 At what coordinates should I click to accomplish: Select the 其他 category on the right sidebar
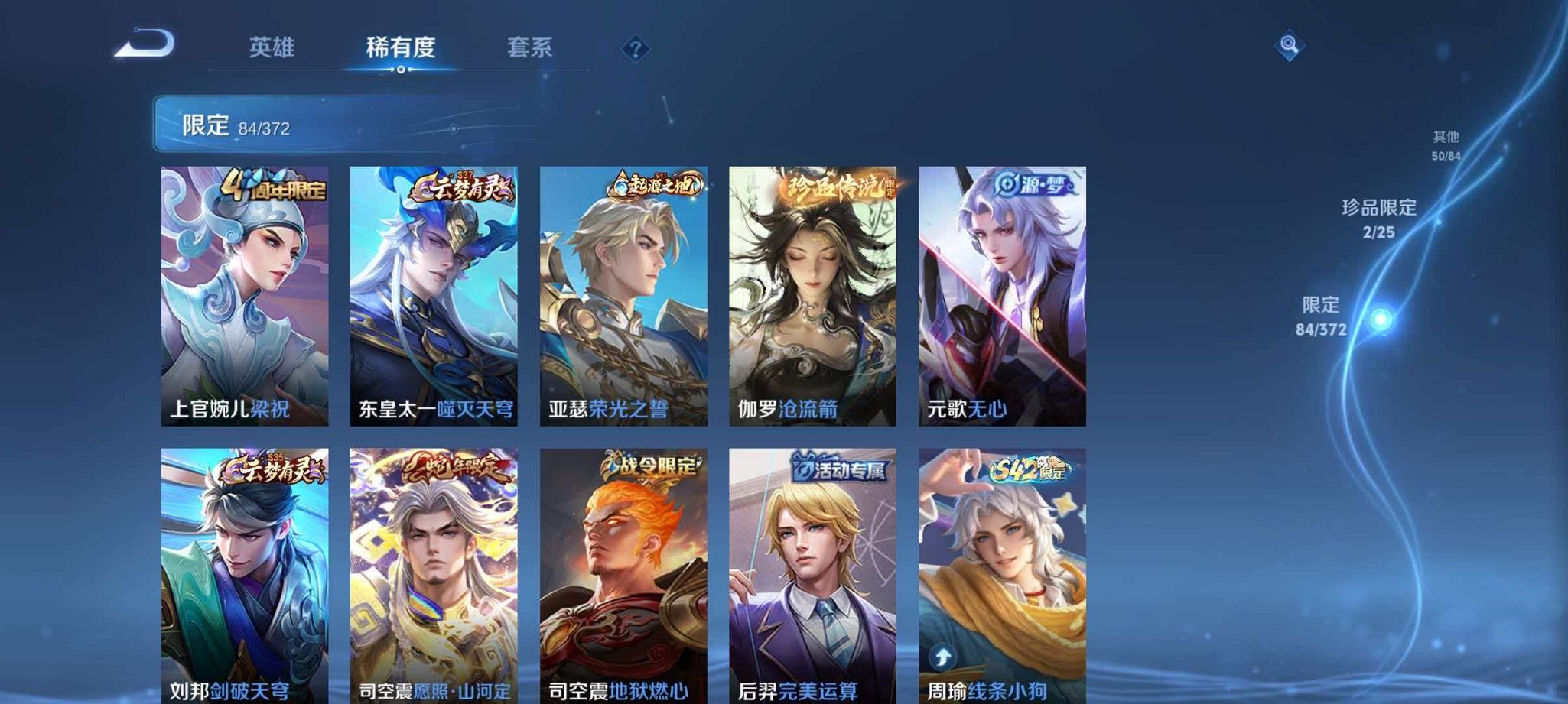coord(1446,141)
